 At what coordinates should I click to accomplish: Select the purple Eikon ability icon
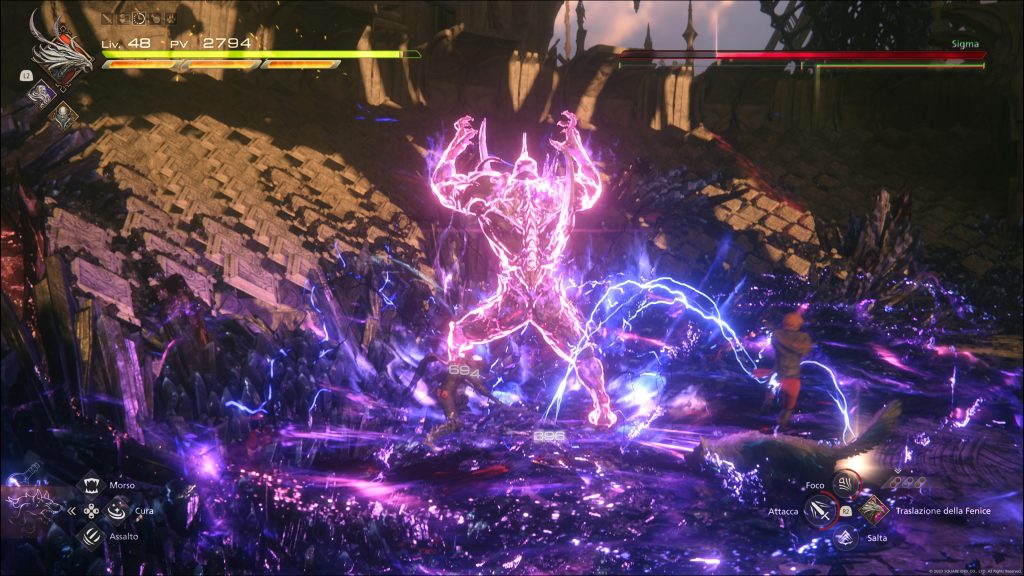pos(41,93)
